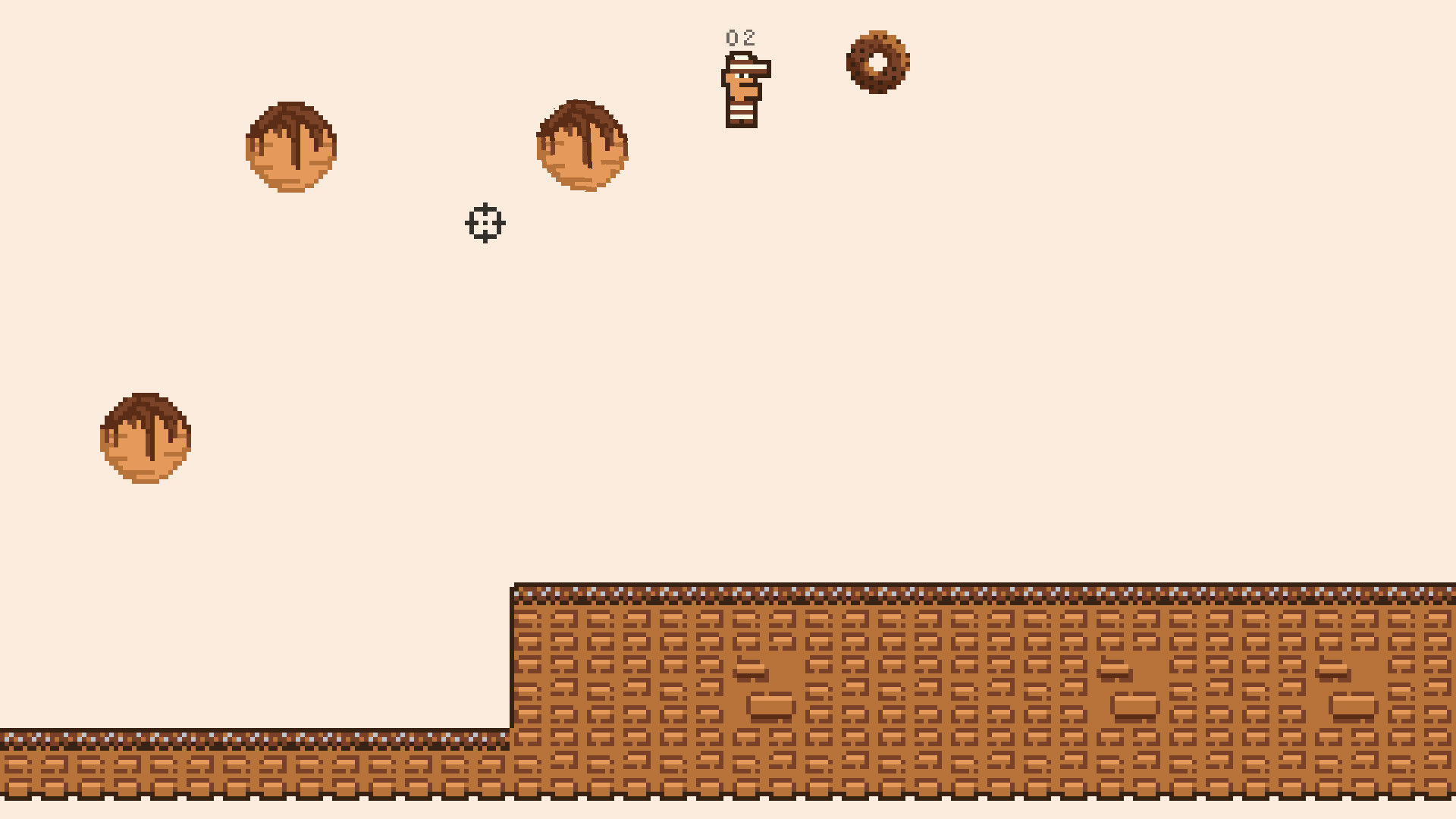This screenshot has width=1456, height=819.
Task: Click the cookie enemy near the top left
Action: tap(290, 148)
